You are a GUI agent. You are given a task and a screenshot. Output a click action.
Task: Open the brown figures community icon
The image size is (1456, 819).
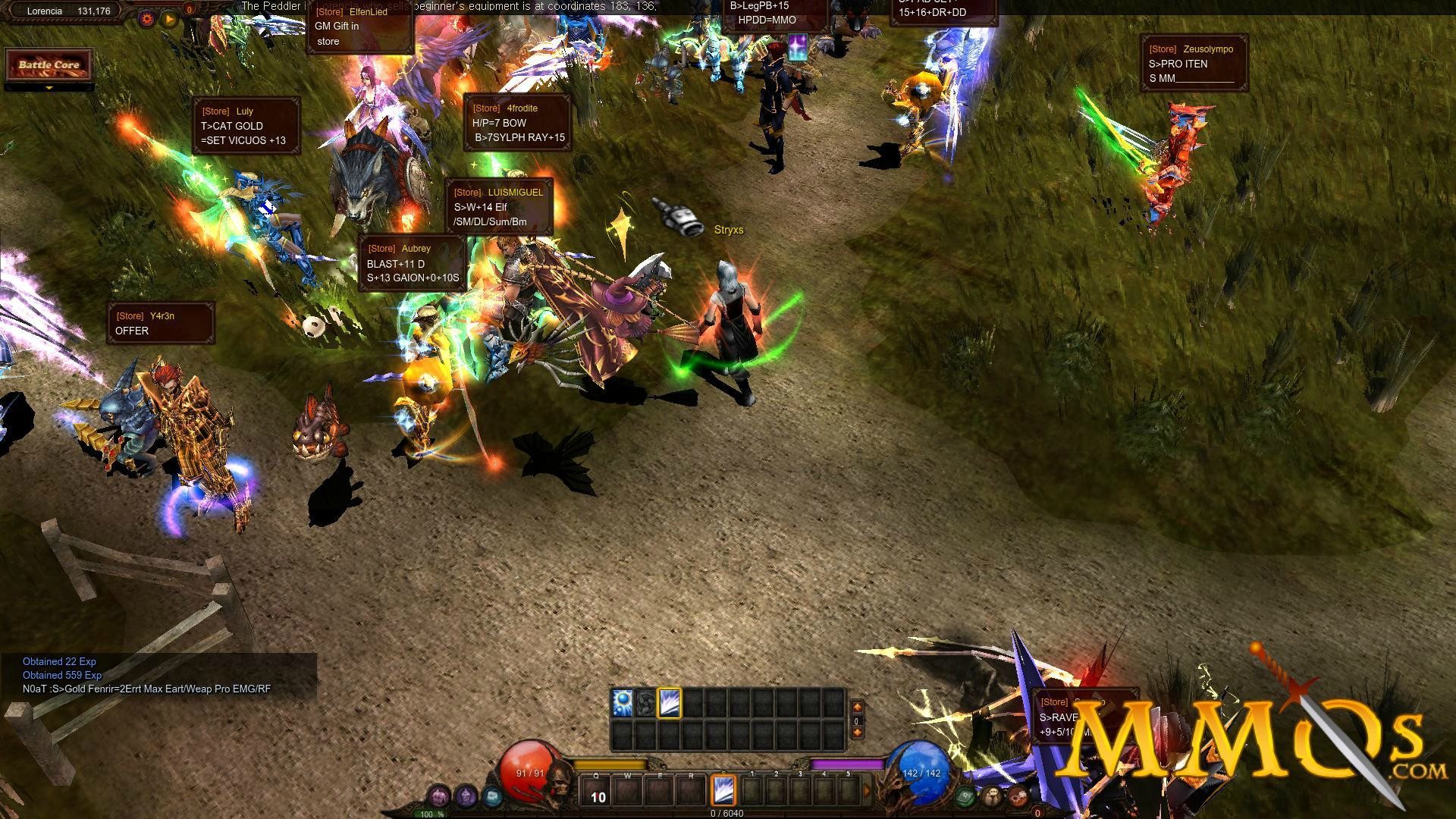click(992, 796)
